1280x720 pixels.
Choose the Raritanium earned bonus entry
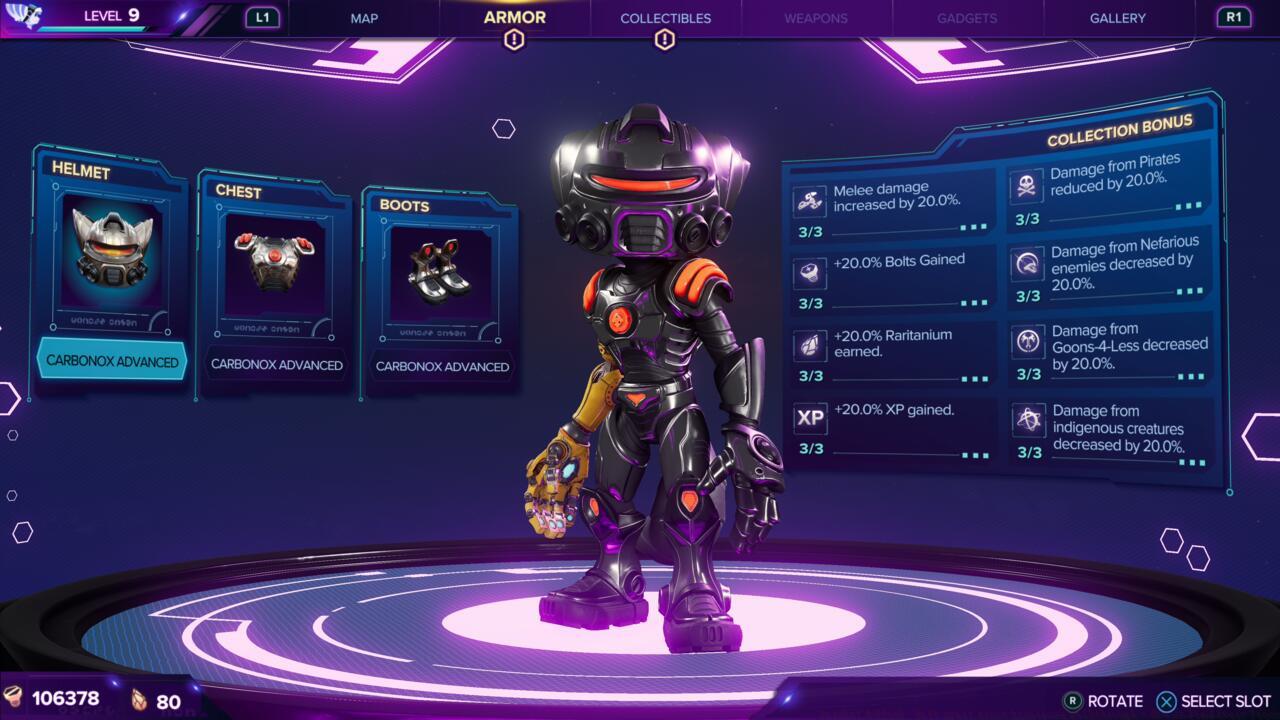(x=892, y=353)
